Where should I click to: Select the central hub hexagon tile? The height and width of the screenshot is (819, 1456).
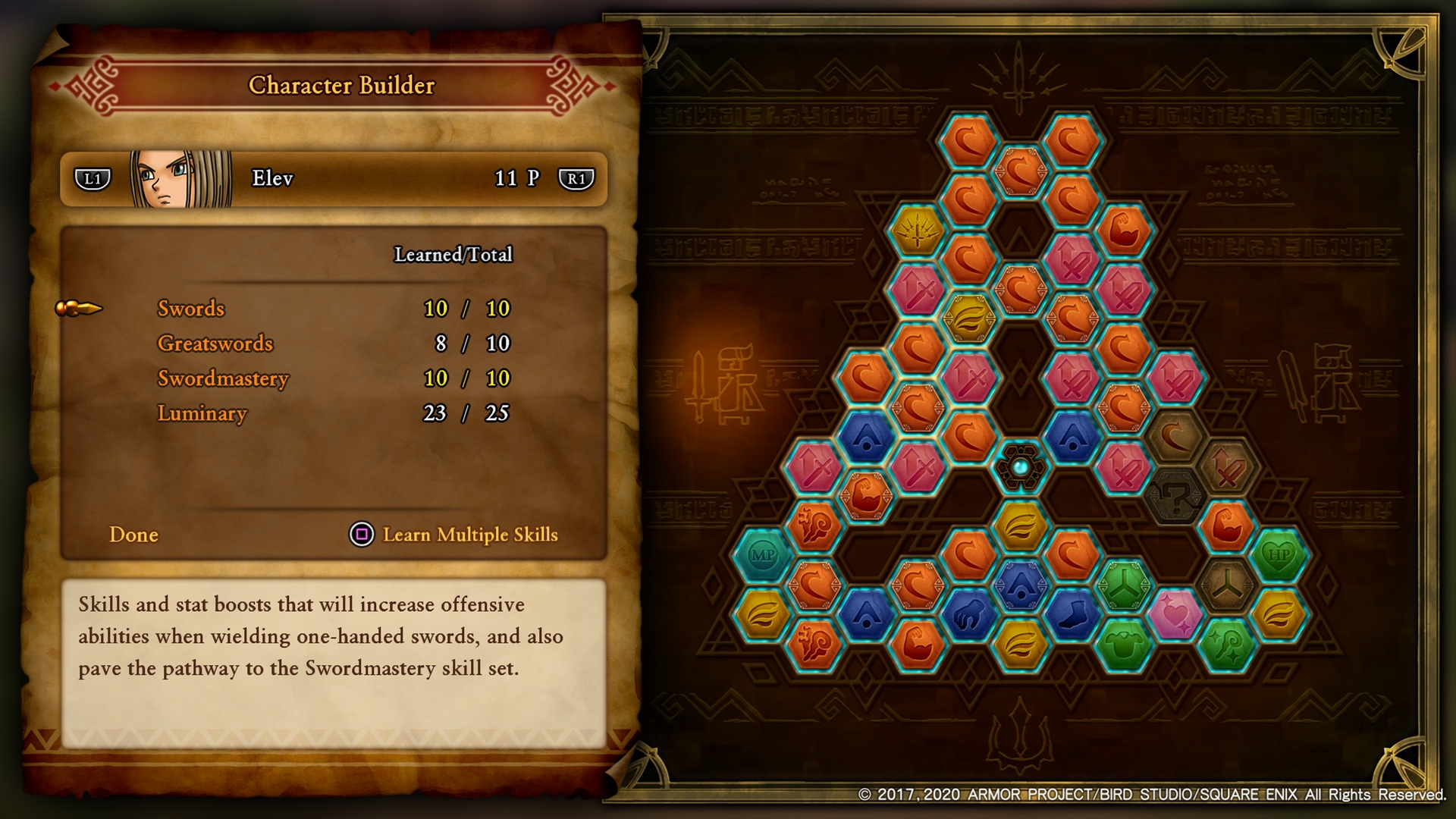1021,468
